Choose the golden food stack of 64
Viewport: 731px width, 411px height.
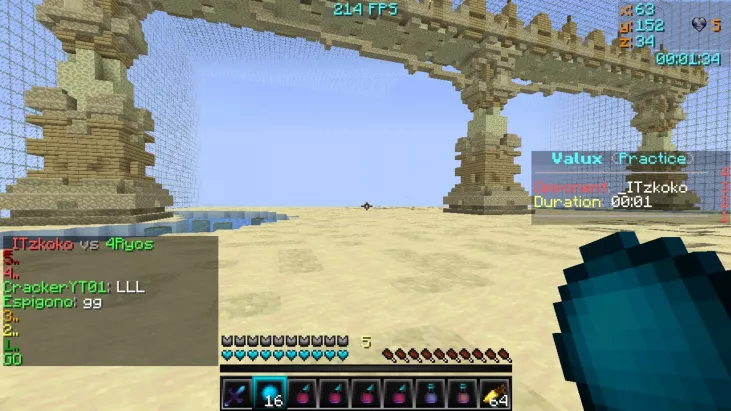click(495, 394)
